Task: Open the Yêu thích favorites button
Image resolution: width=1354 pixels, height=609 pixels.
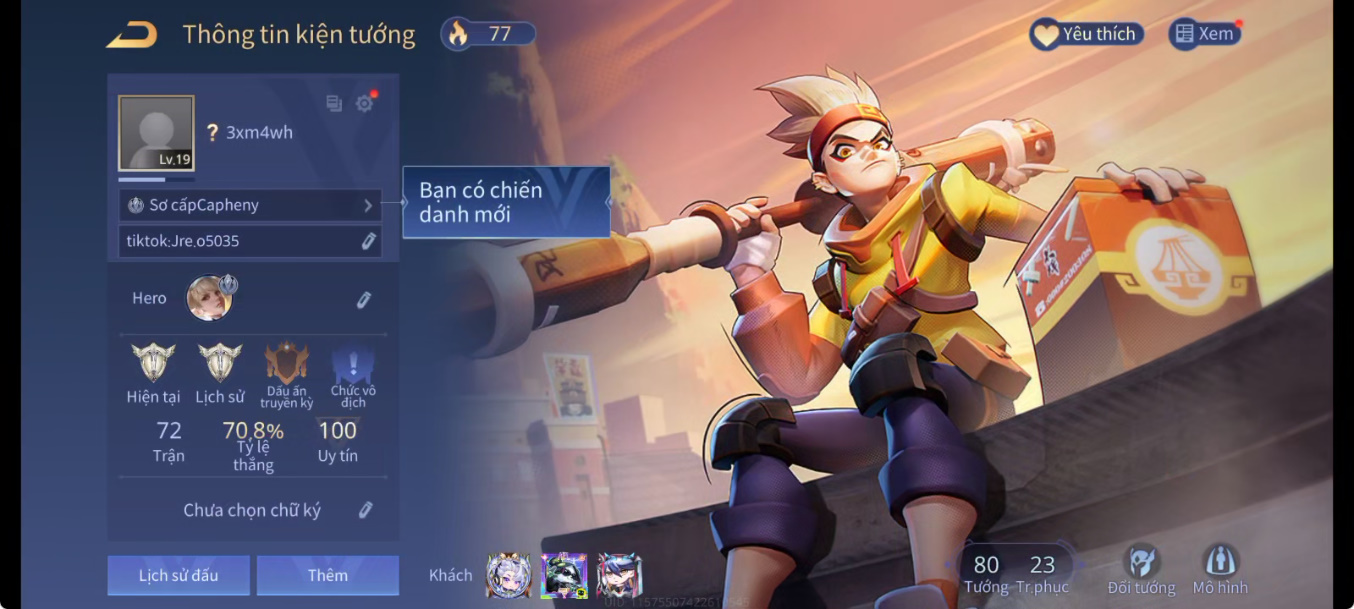Action: pyautogui.click(x=1086, y=34)
